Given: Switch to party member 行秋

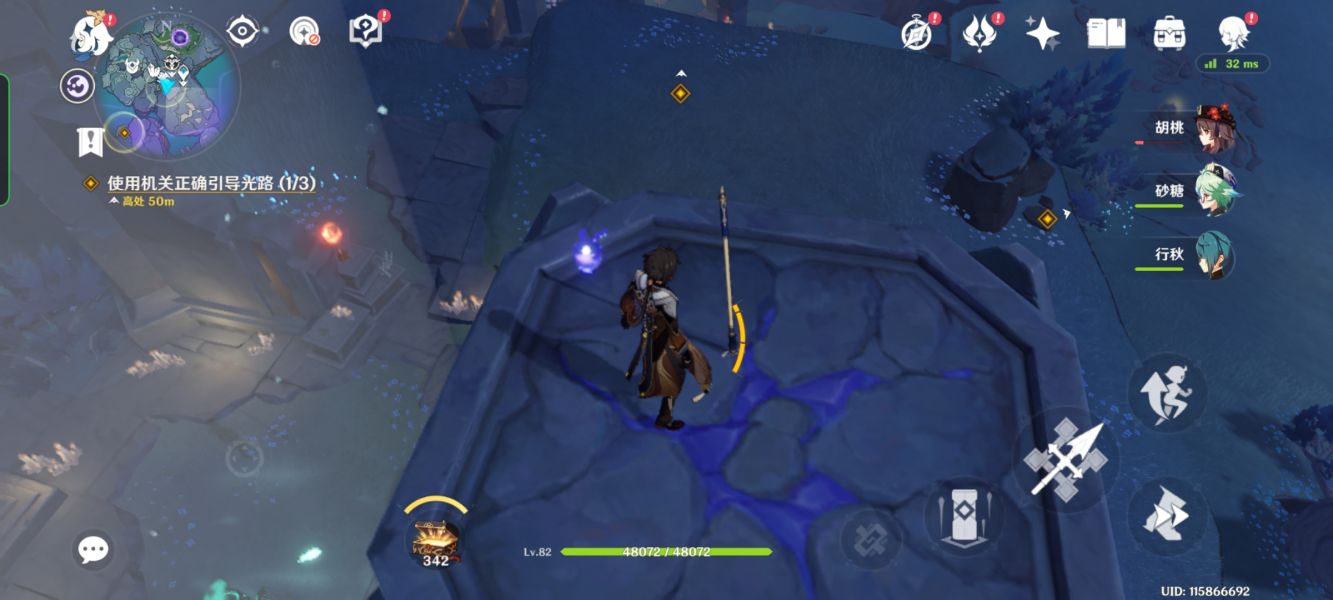Looking at the screenshot, I should click(x=1213, y=256).
